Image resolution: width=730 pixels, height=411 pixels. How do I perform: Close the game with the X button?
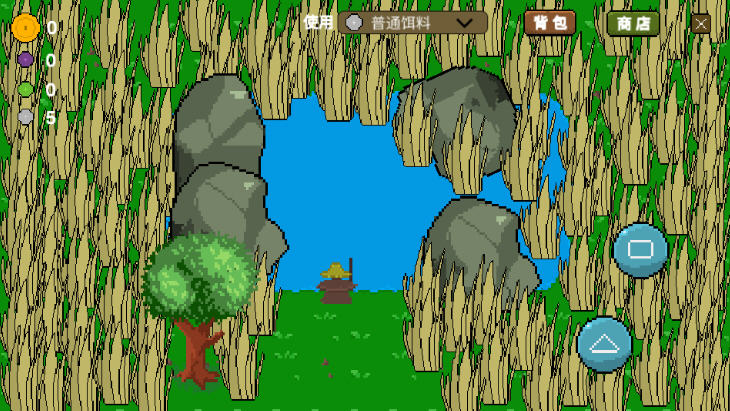[700, 23]
